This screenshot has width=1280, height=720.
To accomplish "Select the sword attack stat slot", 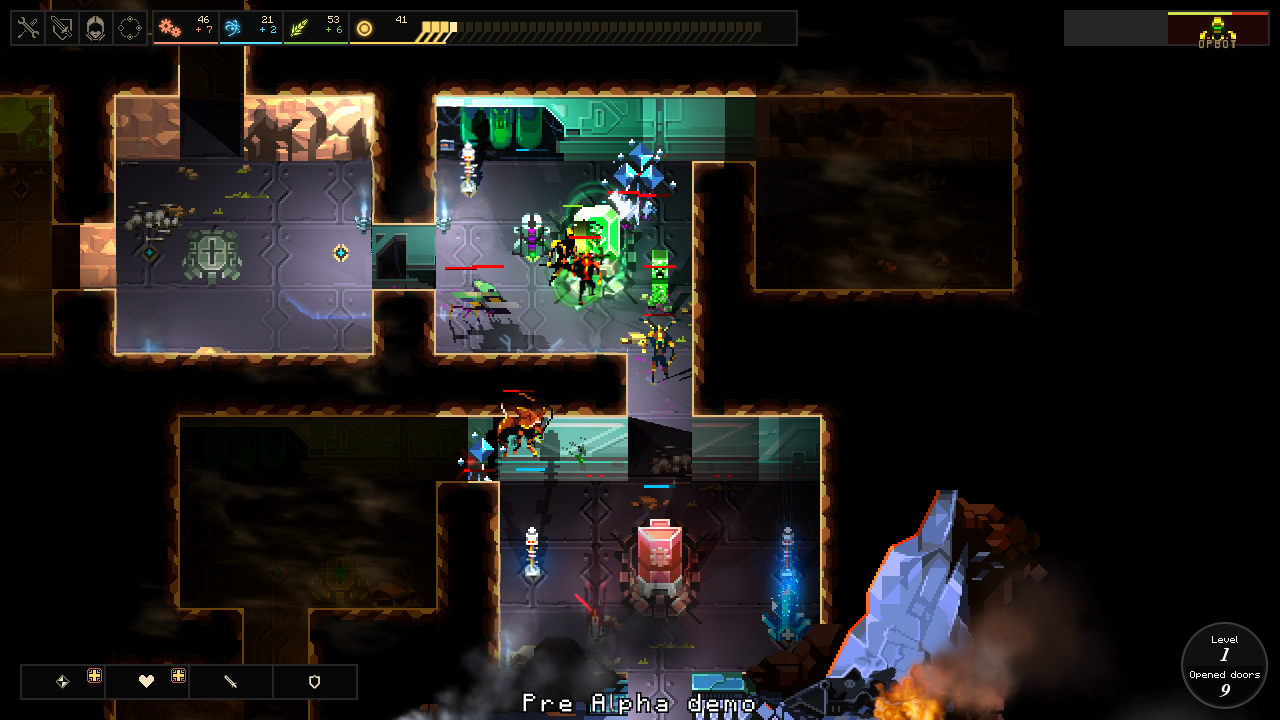I will pyautogui.click(x=231, y=682).
